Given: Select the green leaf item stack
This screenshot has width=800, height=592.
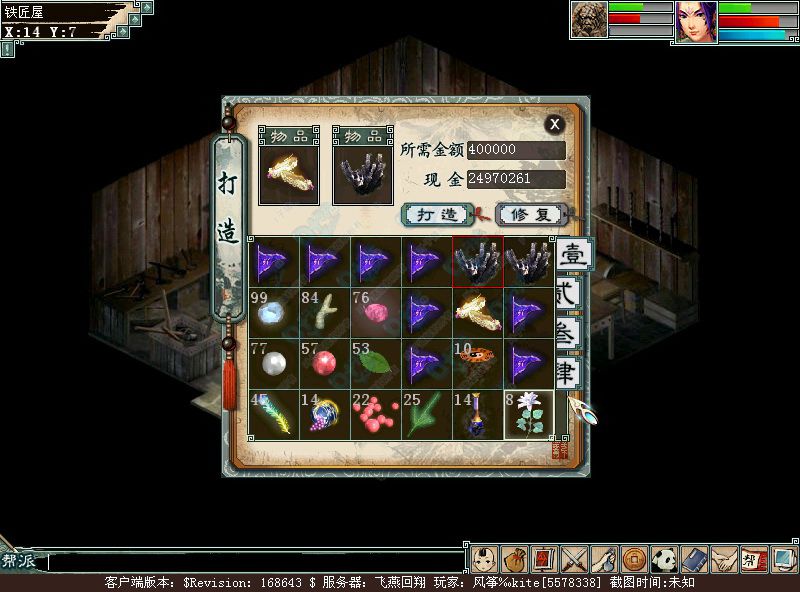Looking at the screenshot, I should pyautogui.click(x=376, y=364).
